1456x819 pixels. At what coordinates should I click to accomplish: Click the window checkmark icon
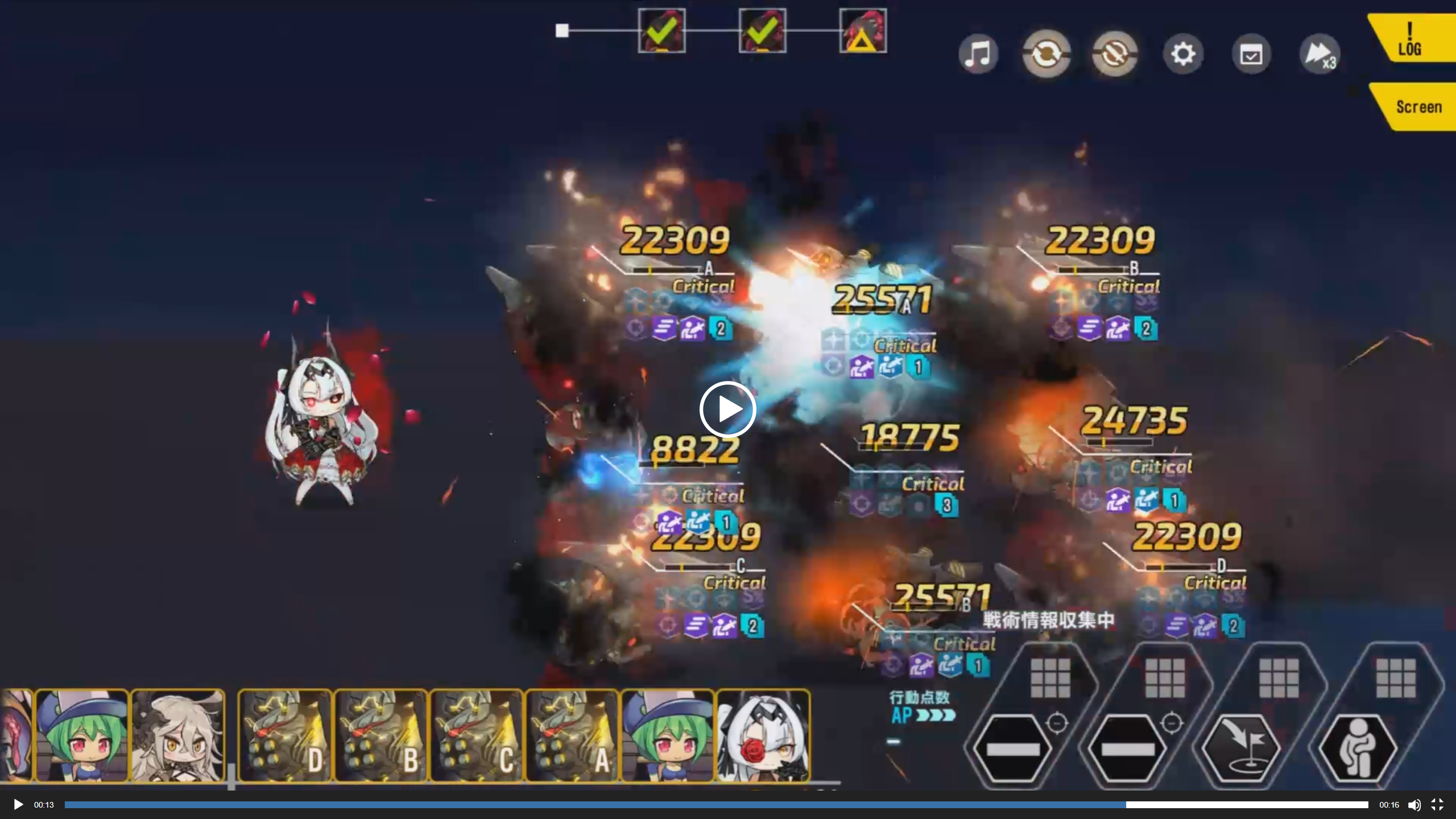tap(1251, 55)
